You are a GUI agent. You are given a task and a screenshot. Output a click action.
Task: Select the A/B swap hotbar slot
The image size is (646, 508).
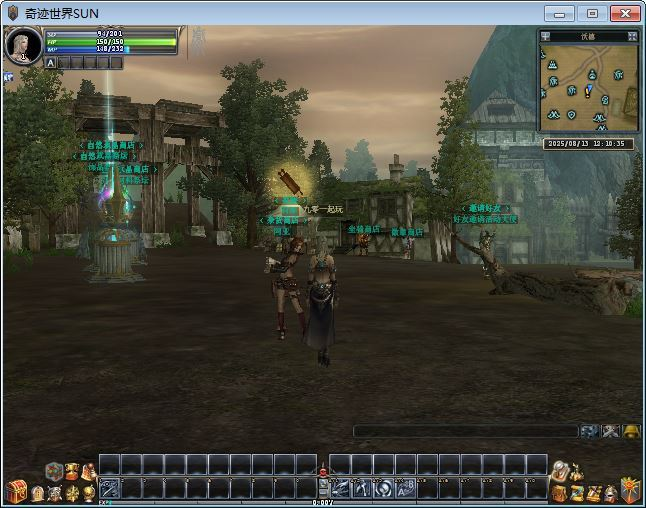pyautogui.click(x=405, y=488)
